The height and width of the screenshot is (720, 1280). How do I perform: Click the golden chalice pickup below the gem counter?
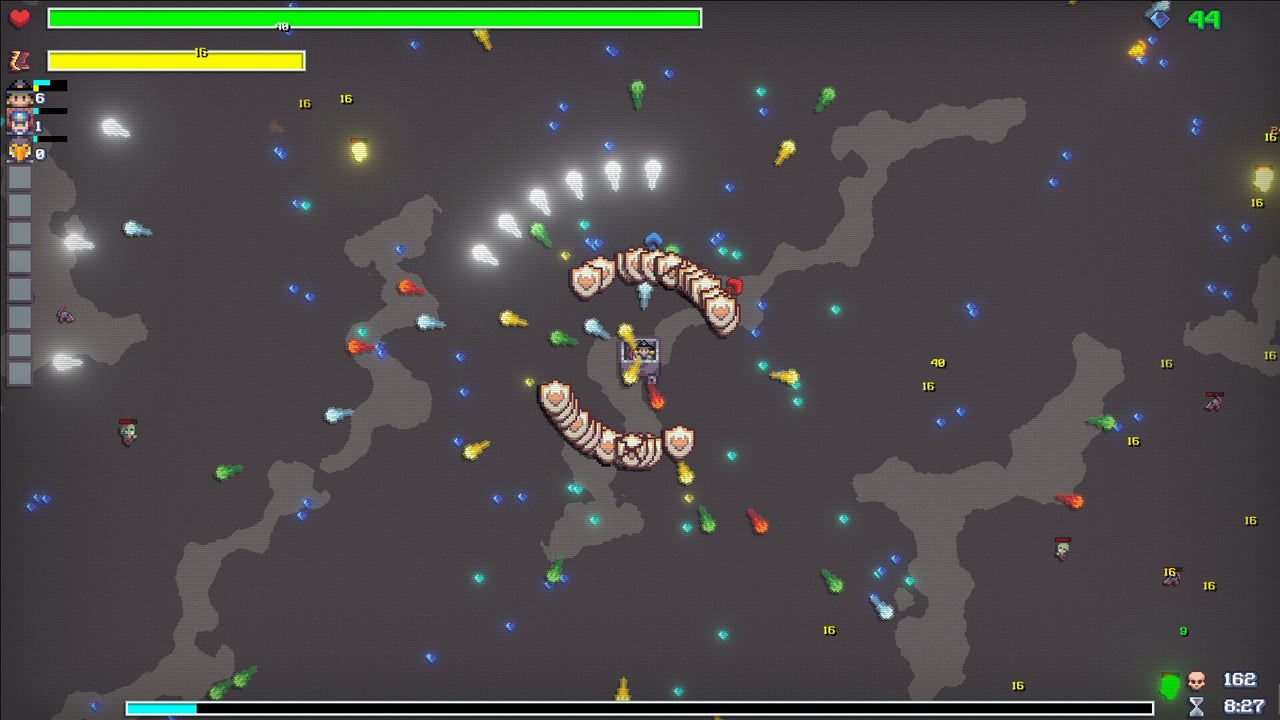1136,46
